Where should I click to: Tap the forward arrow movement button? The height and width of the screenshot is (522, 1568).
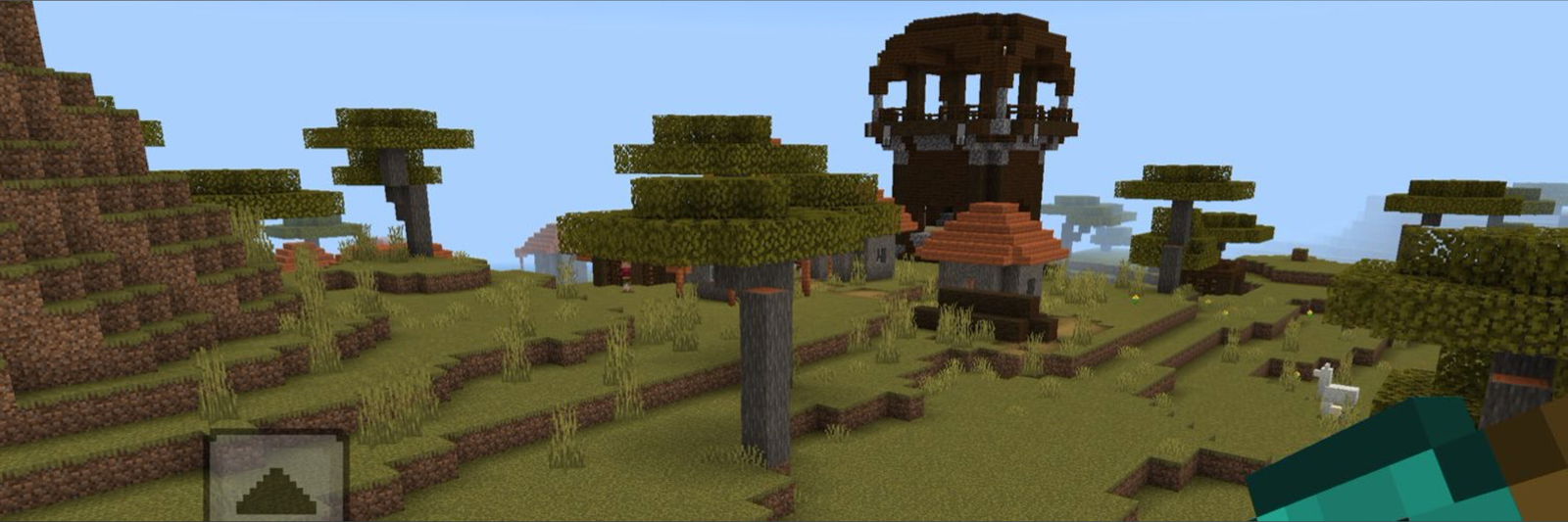click(x=276, y=478)
